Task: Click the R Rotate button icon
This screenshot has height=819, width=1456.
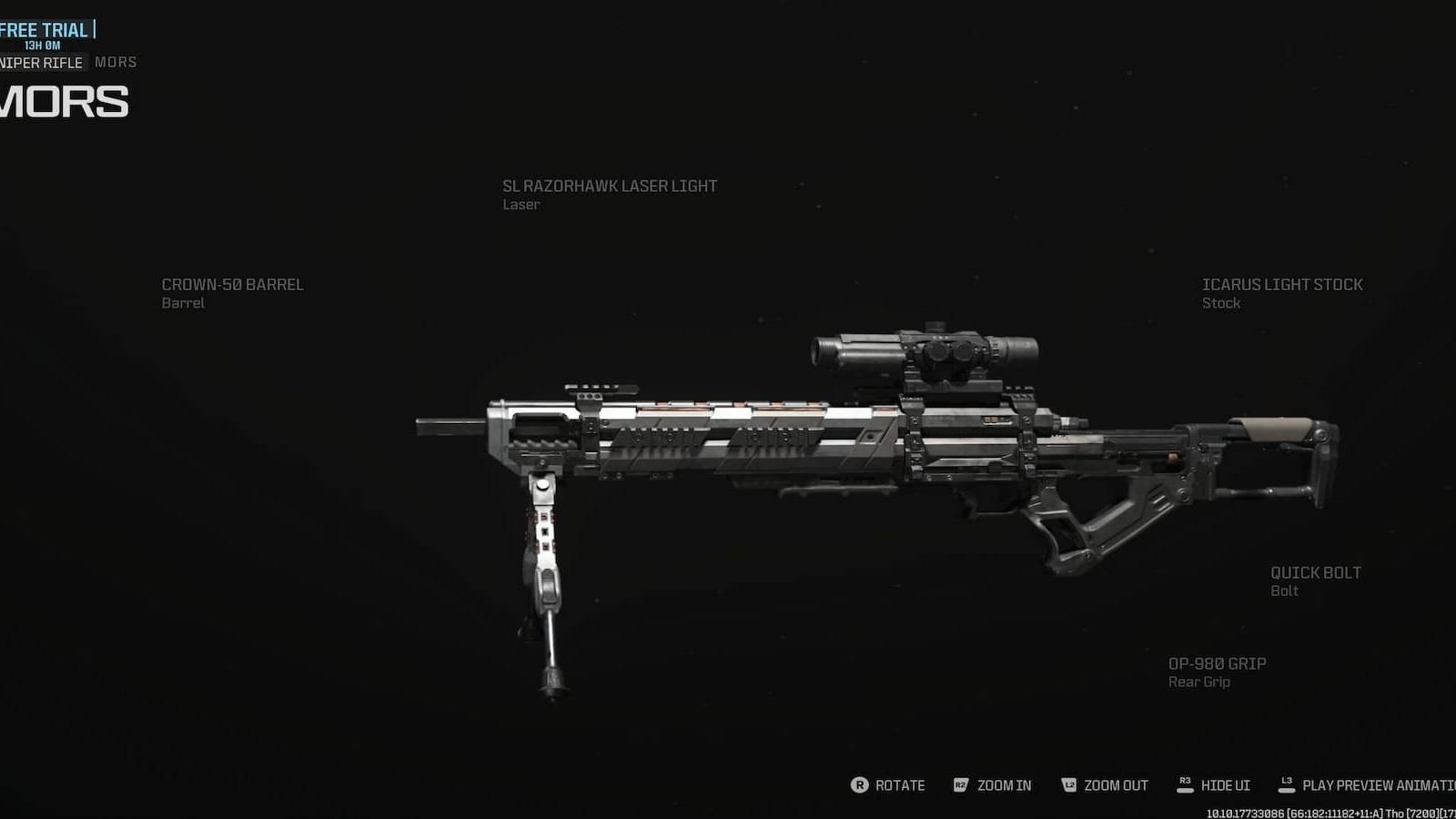Action: pos(862,784)
